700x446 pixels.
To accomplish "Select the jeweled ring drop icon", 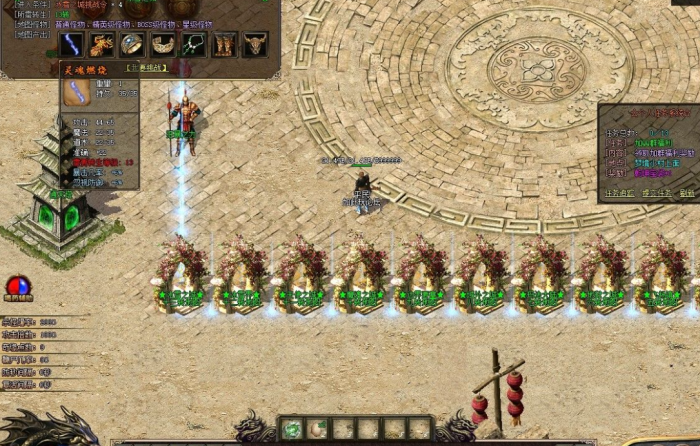I will click(x=132, y=44).
